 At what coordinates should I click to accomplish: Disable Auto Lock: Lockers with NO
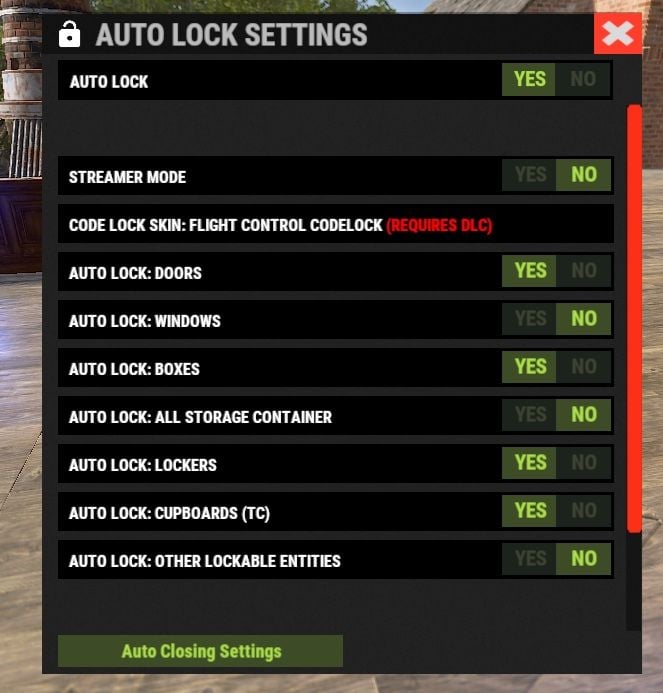point(583,463)
